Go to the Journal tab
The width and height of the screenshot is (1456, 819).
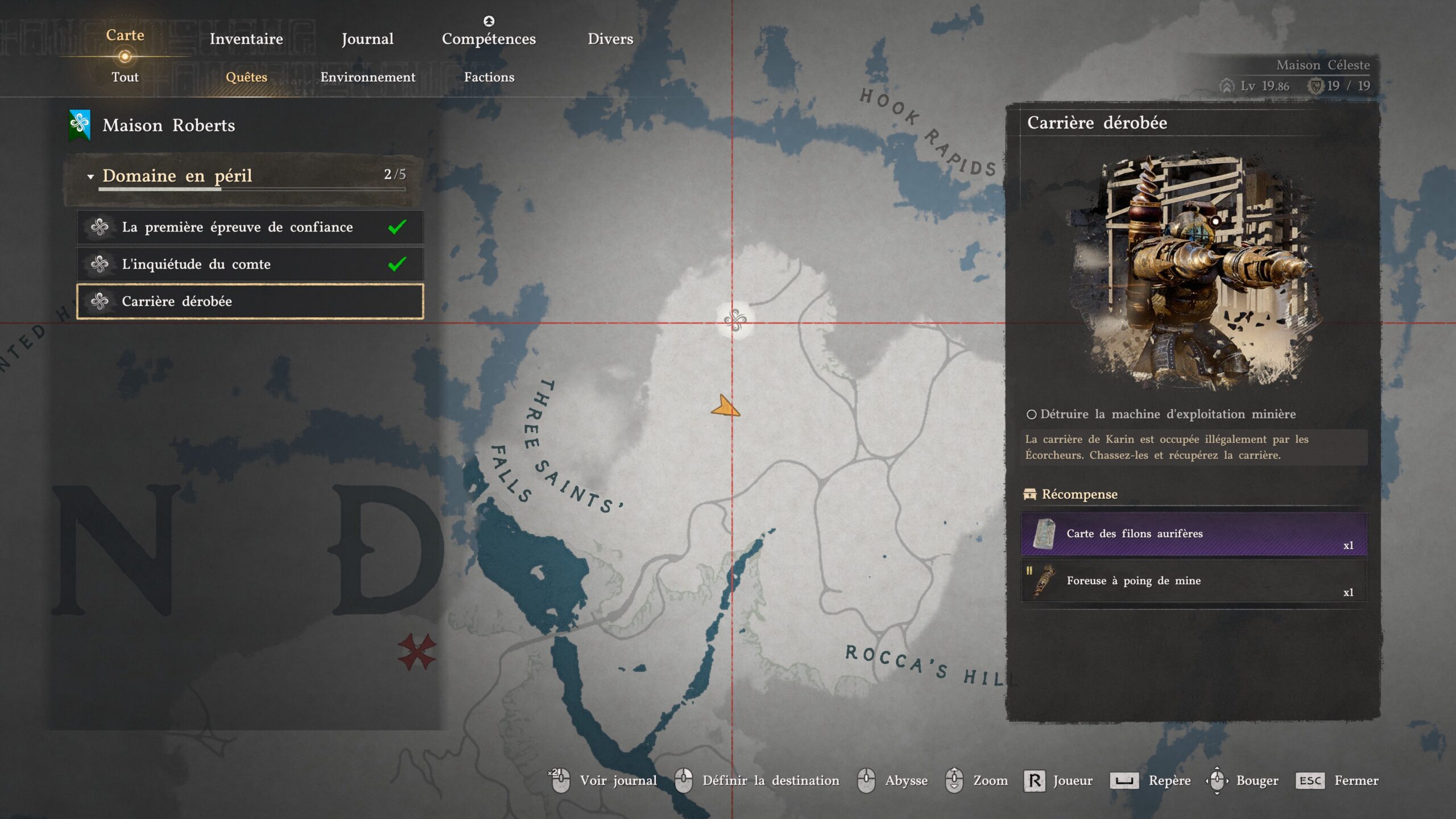(x=367, y=39)
